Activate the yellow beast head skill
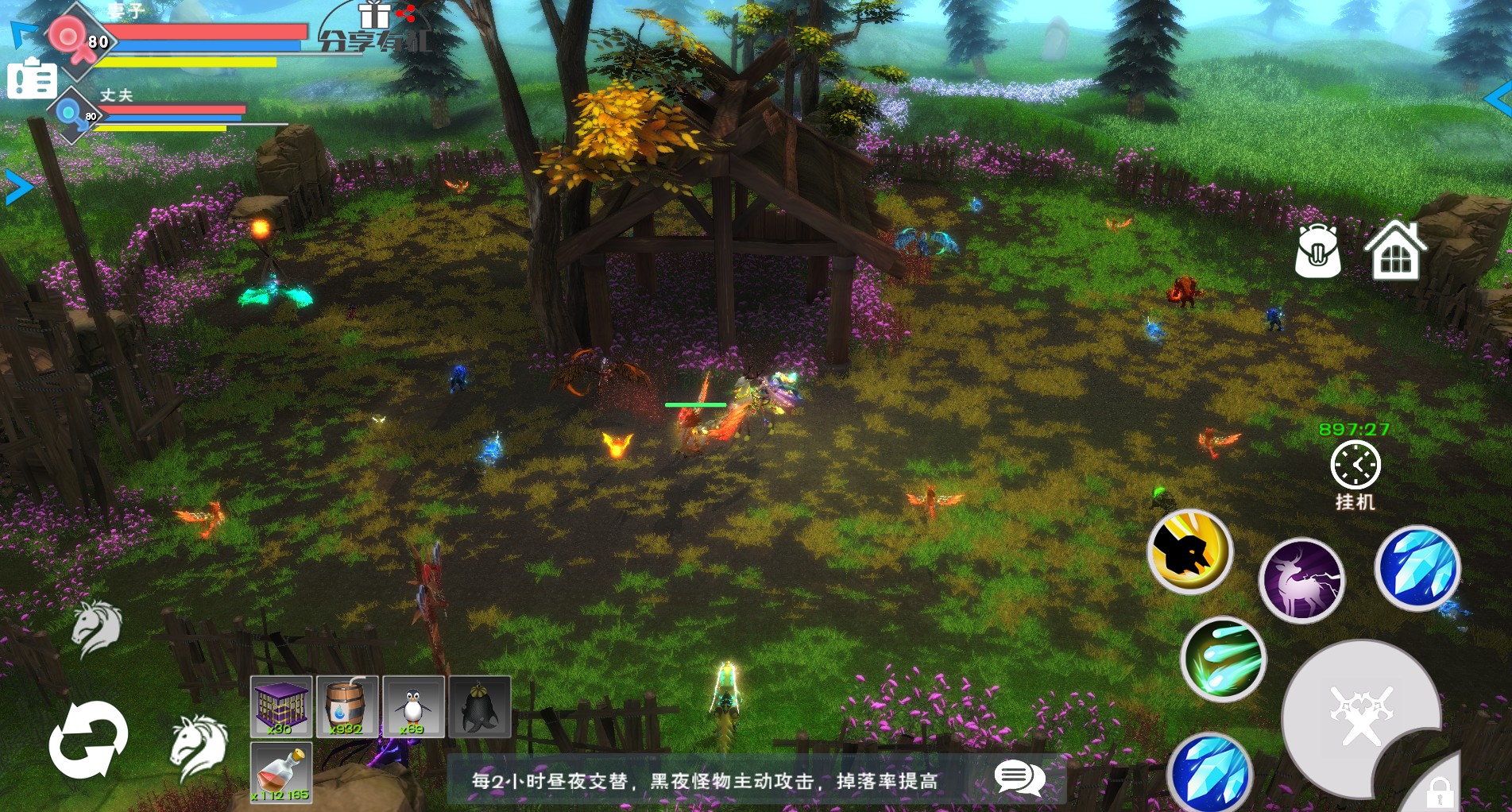The width and height of the screenshot is (1512, 812). click(x=1189, y=551)
